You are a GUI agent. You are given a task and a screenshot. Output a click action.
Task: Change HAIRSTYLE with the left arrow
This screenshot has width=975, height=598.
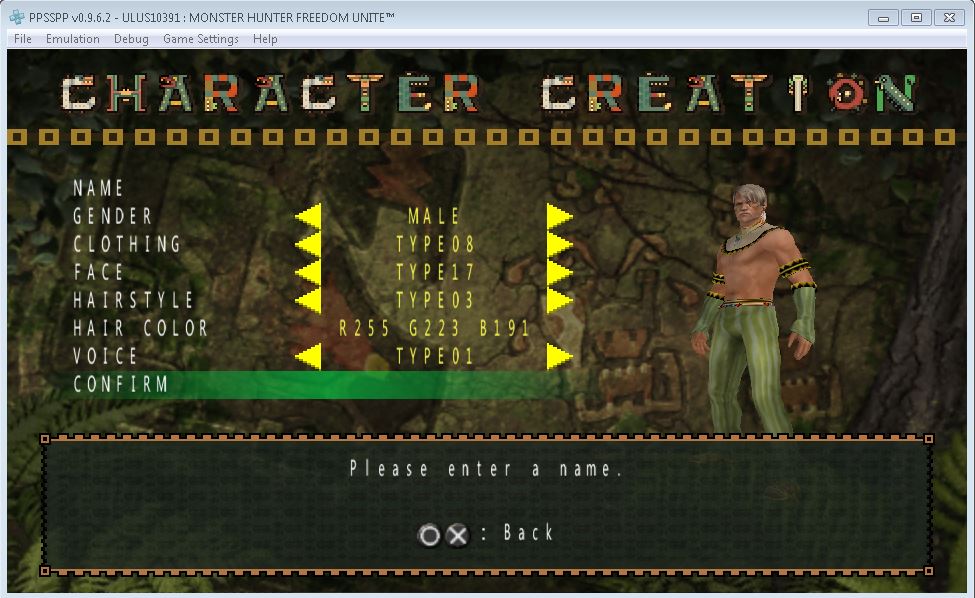[x=308, y=300]
